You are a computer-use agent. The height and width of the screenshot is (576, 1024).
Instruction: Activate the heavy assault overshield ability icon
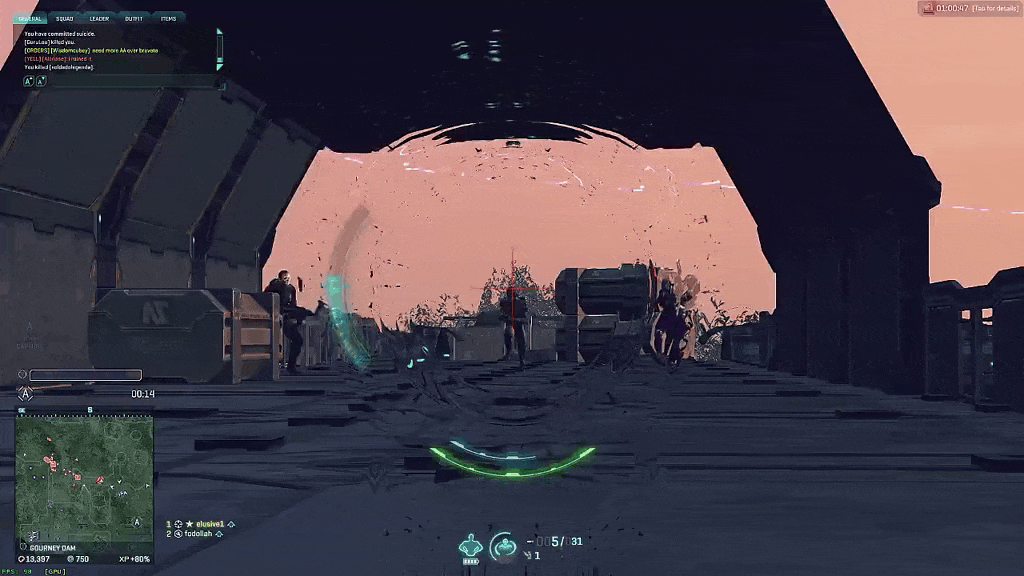click(x=503, y=545)
